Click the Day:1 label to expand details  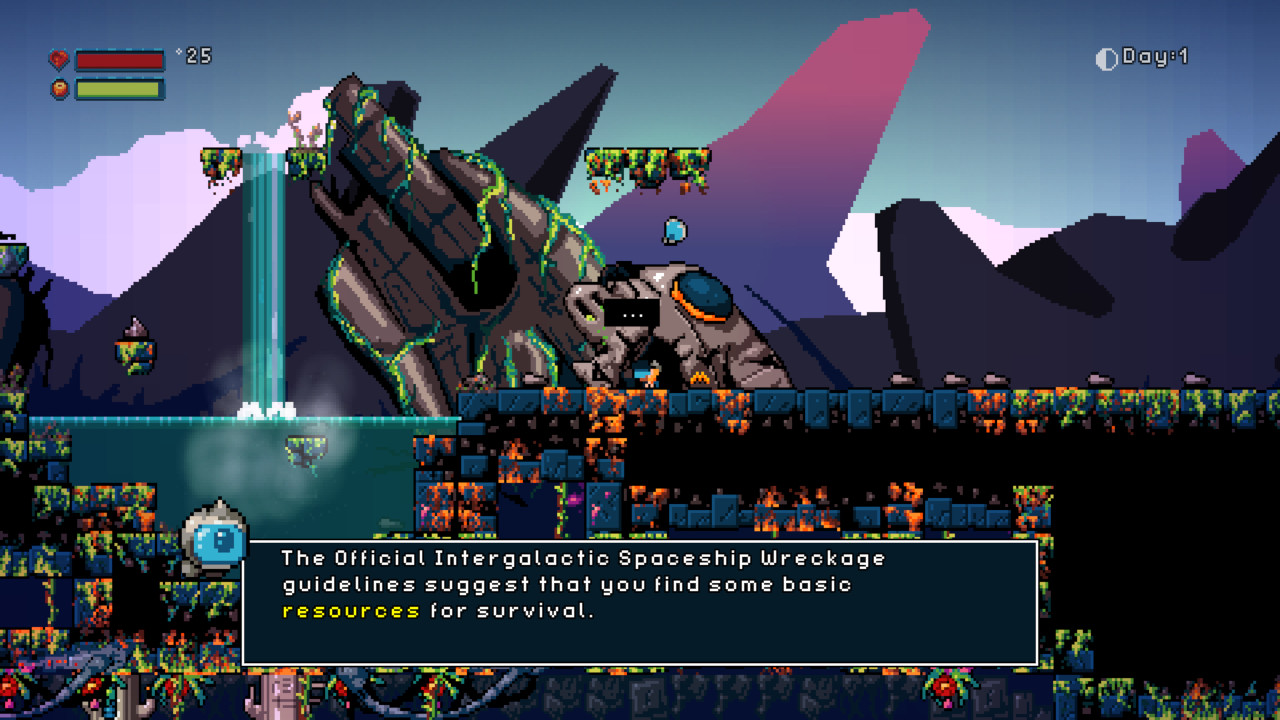coord(1155,58)
